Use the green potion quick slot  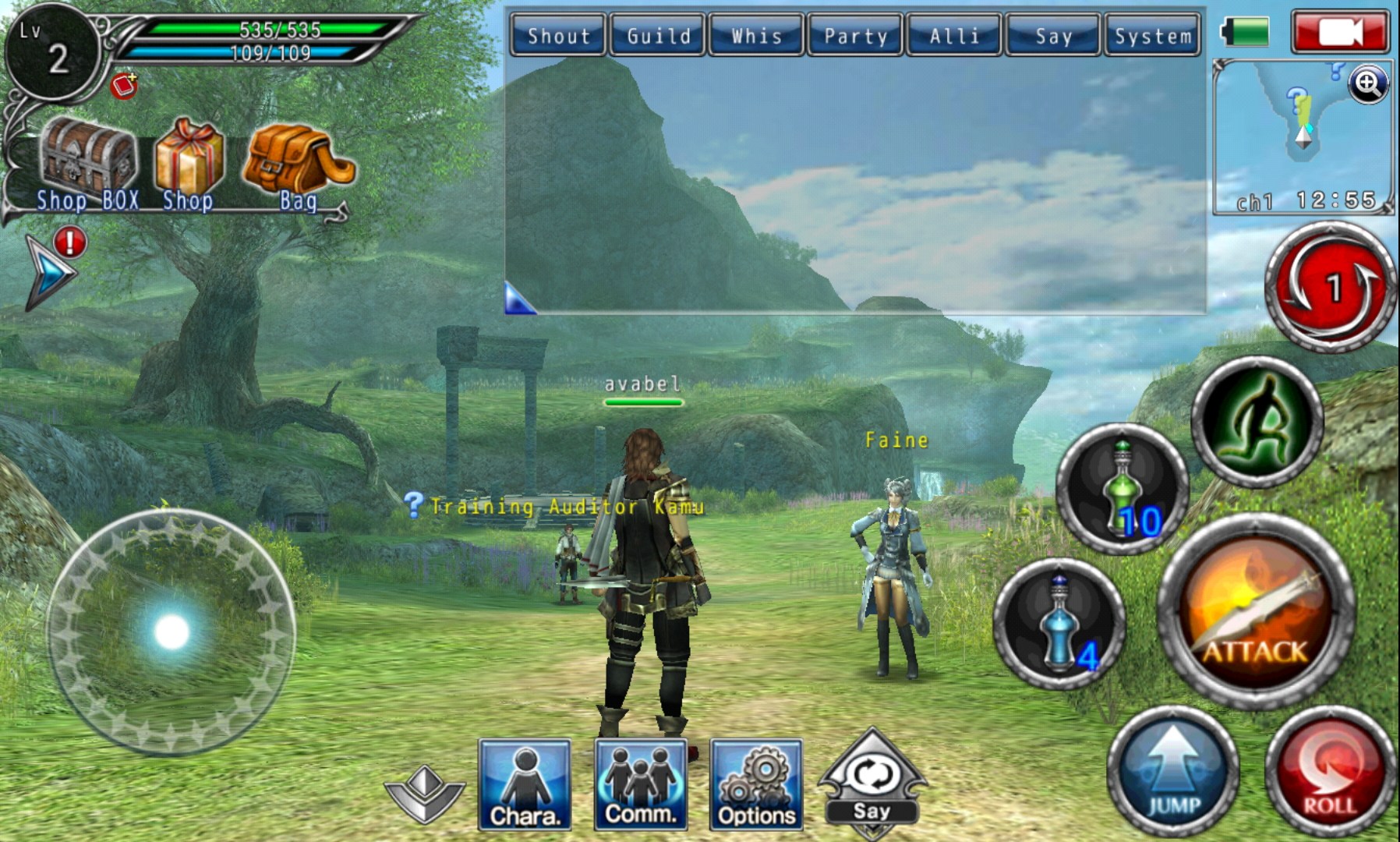tap(1122, 488)
